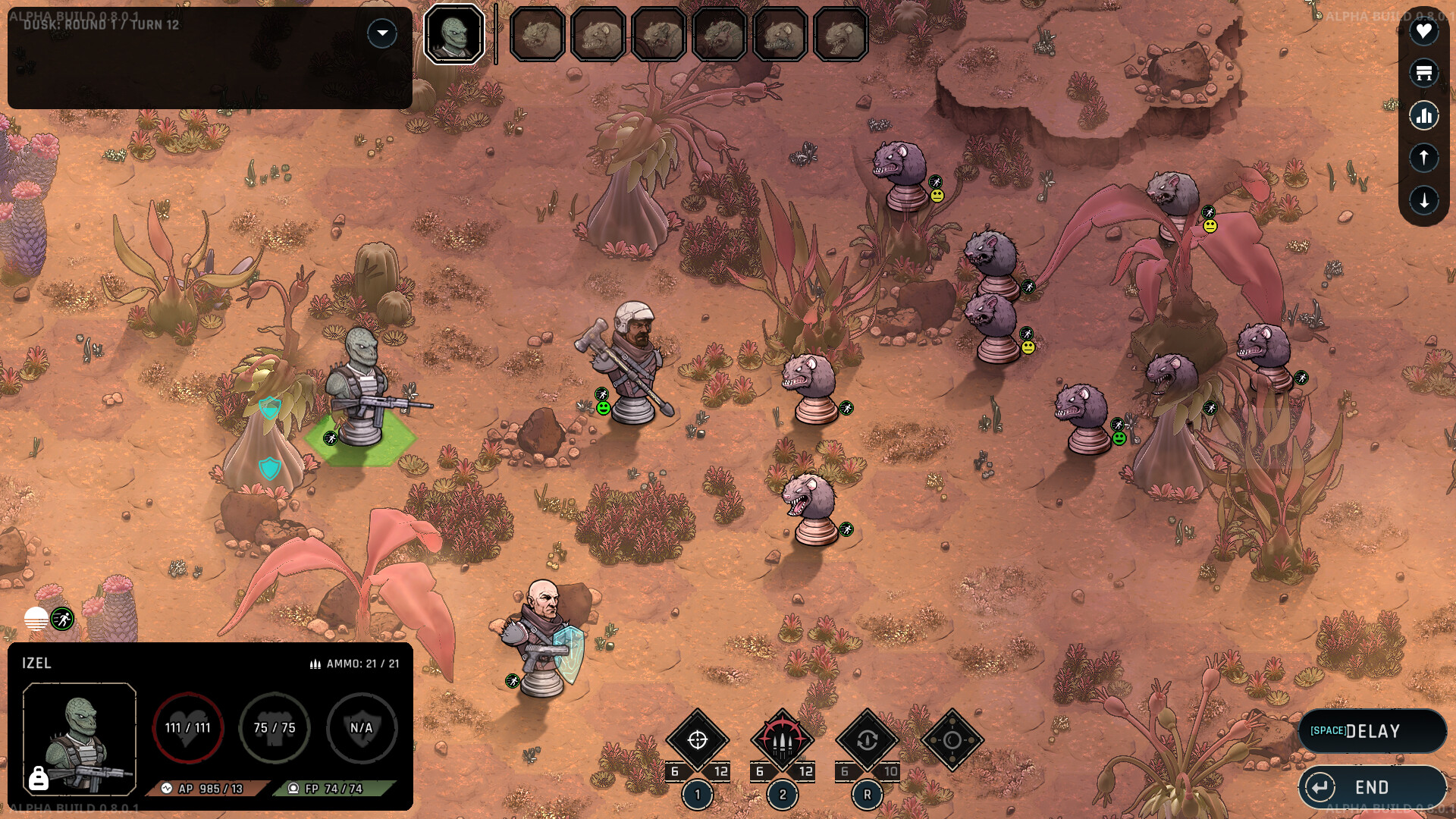1456x819 pixels.
Task: Use the reload weapon ability
Action: click(868, 740)
